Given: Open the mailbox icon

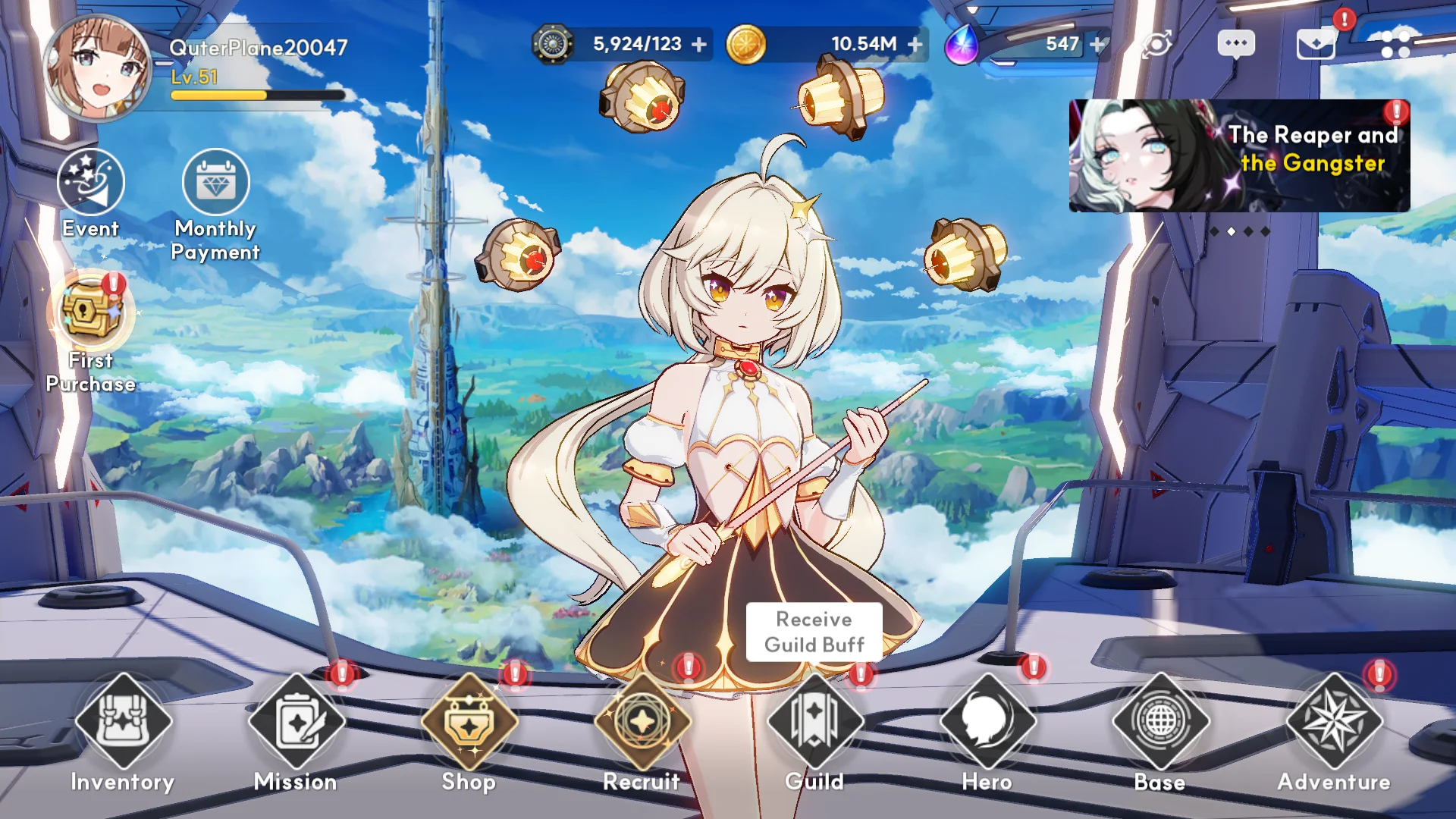Looking at the screenshot, I should [x=1316, y=44].
